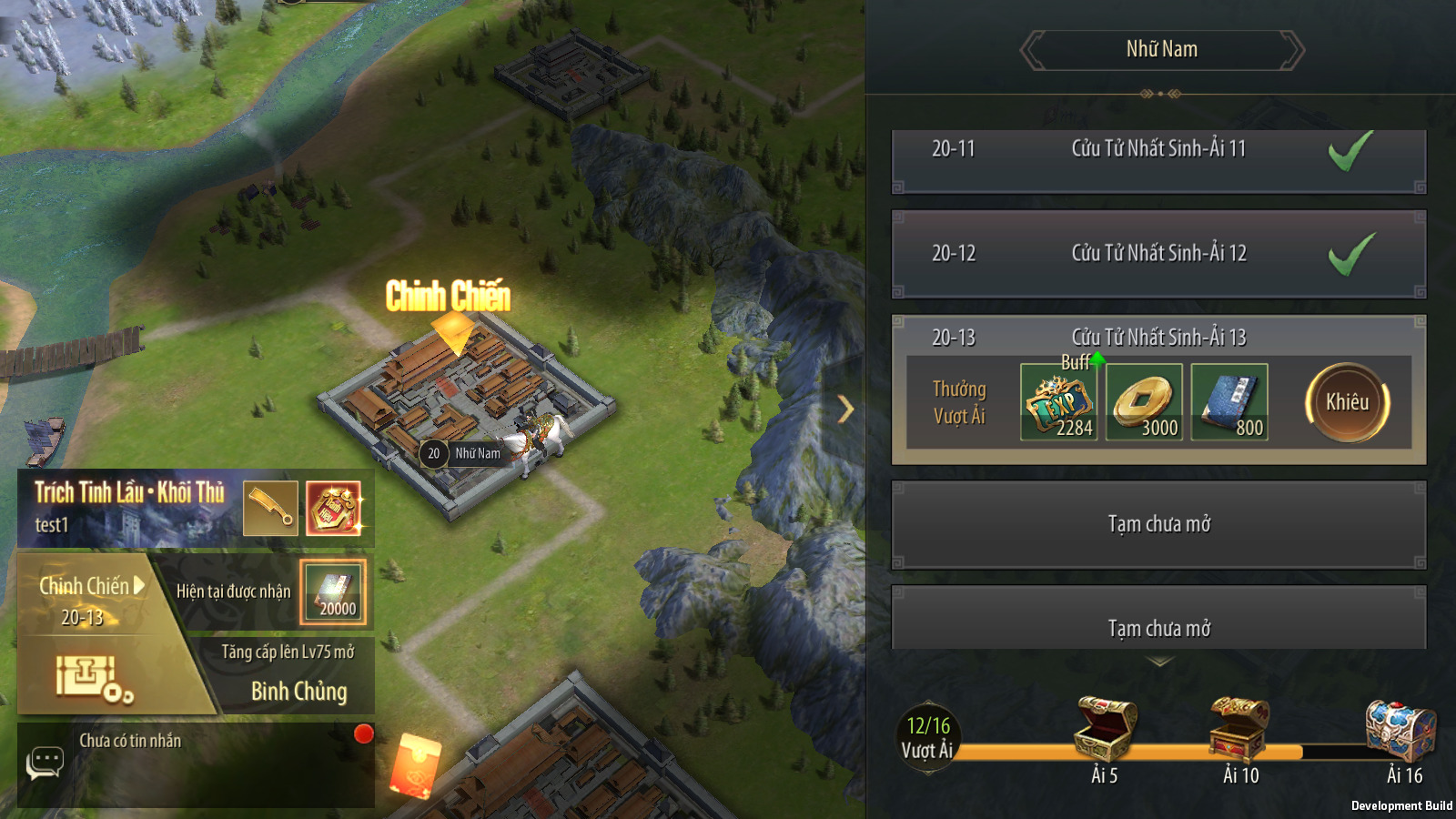Open the chat message box

click(x=45, y=763)
